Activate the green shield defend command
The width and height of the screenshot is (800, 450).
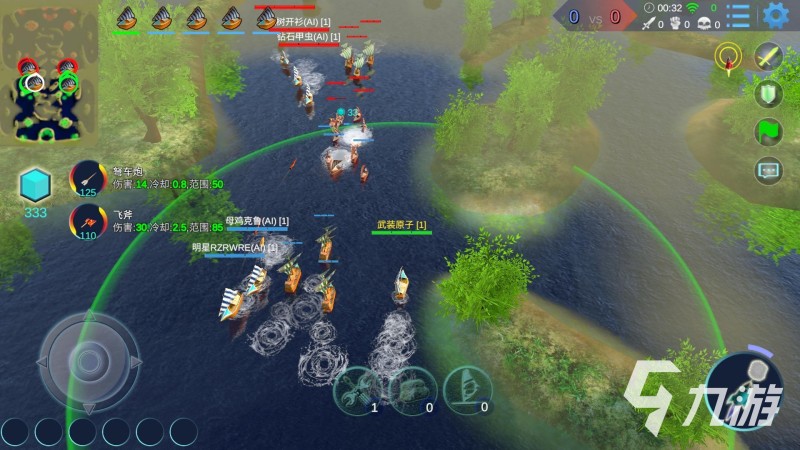(768, 94)
